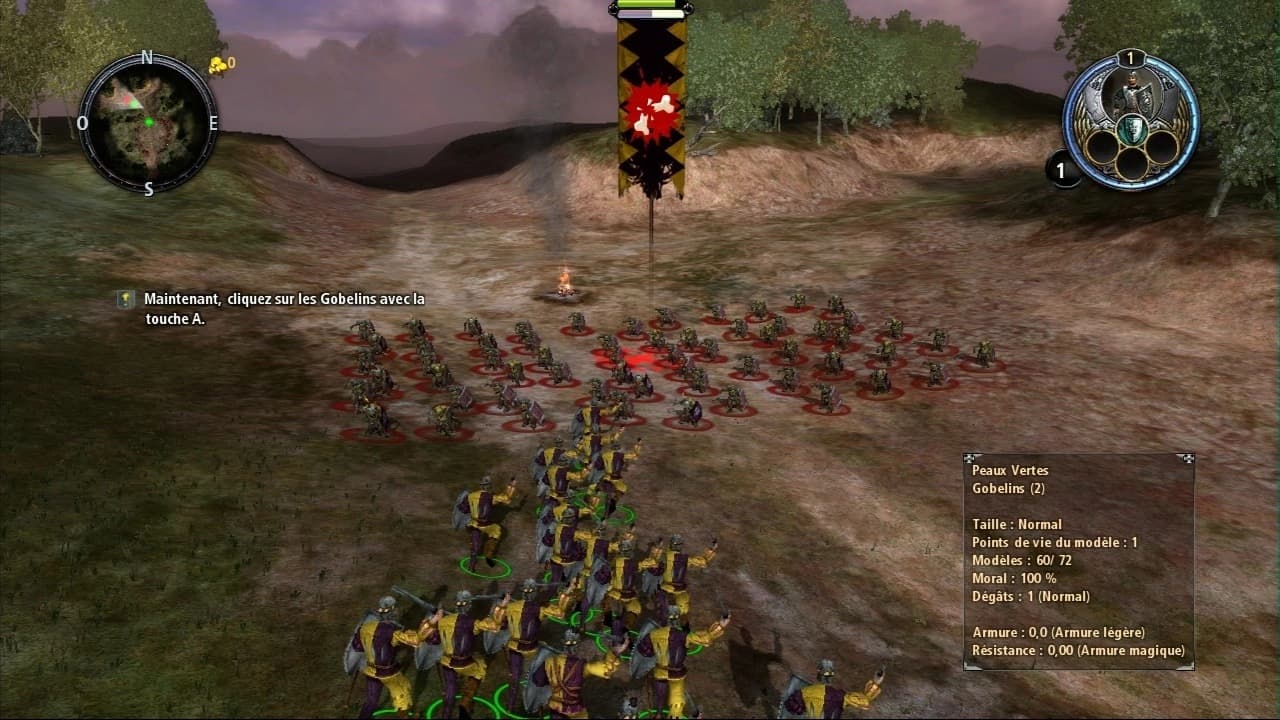Viewport: 1280px width, 720px height.
Task: Toggle the black rank circle showing 1 below portrait
Action: coord(1063,171)
